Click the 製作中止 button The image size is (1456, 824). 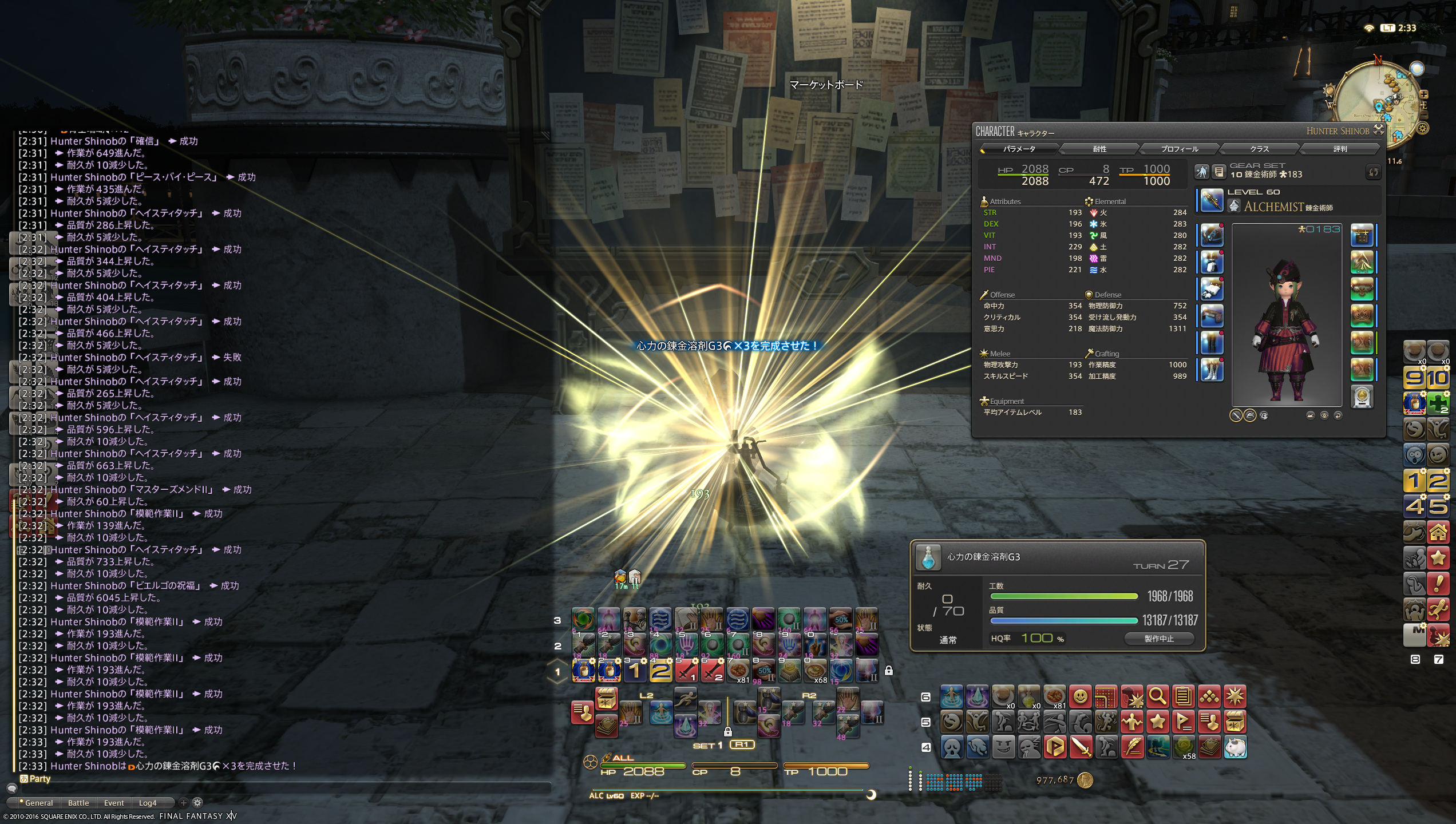[x=1159, y=639]
